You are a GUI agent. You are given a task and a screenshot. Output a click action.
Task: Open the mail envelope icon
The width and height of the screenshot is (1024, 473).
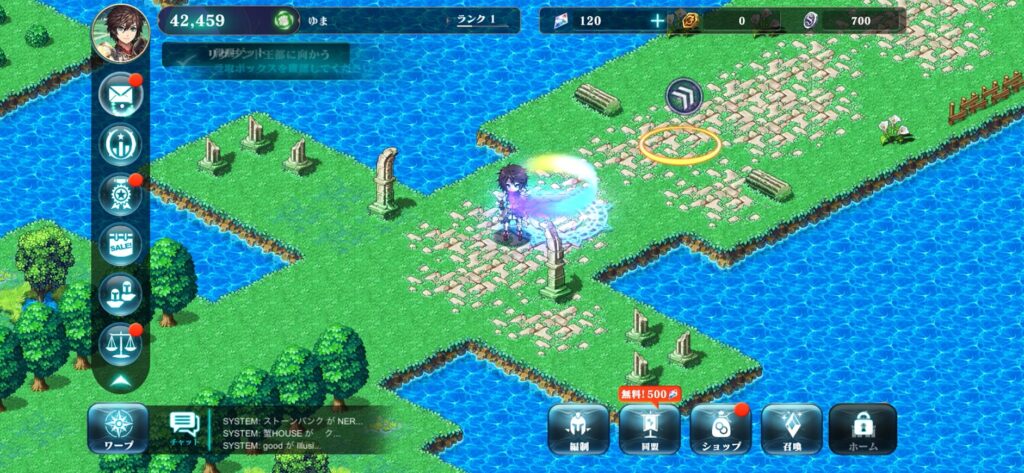click(120, 95)
